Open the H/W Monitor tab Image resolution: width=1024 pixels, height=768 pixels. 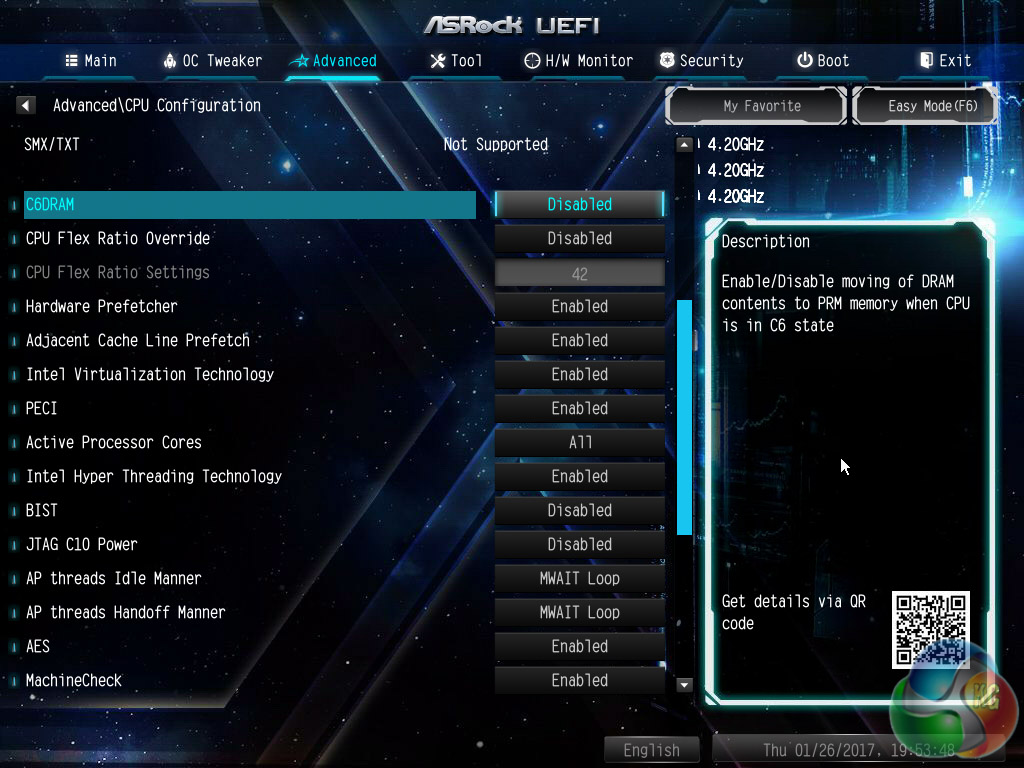pos(578,61)
